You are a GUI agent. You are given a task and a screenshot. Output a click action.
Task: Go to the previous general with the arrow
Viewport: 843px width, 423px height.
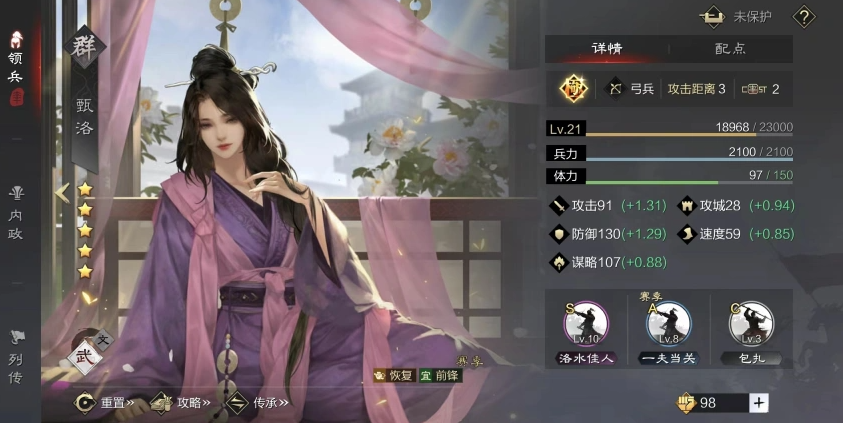(x=62, y=193)
